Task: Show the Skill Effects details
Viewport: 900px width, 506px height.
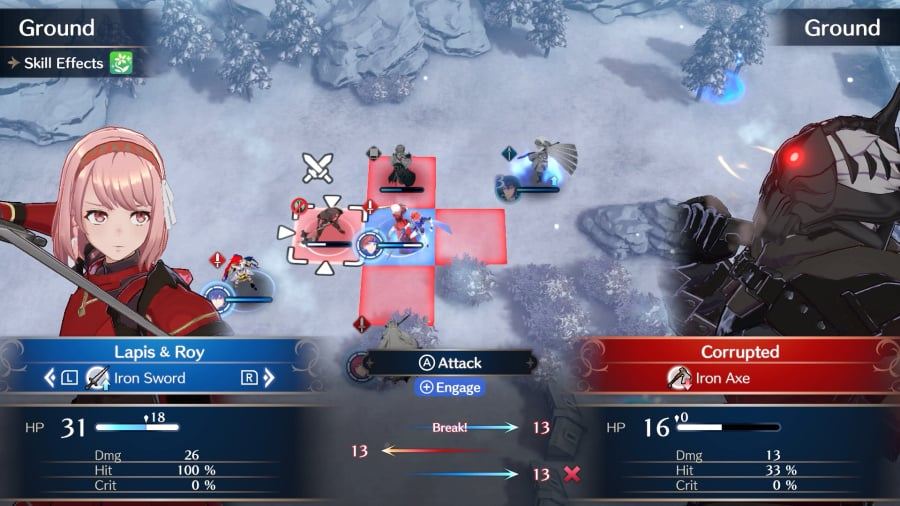Action: click(x=64, y=63)
